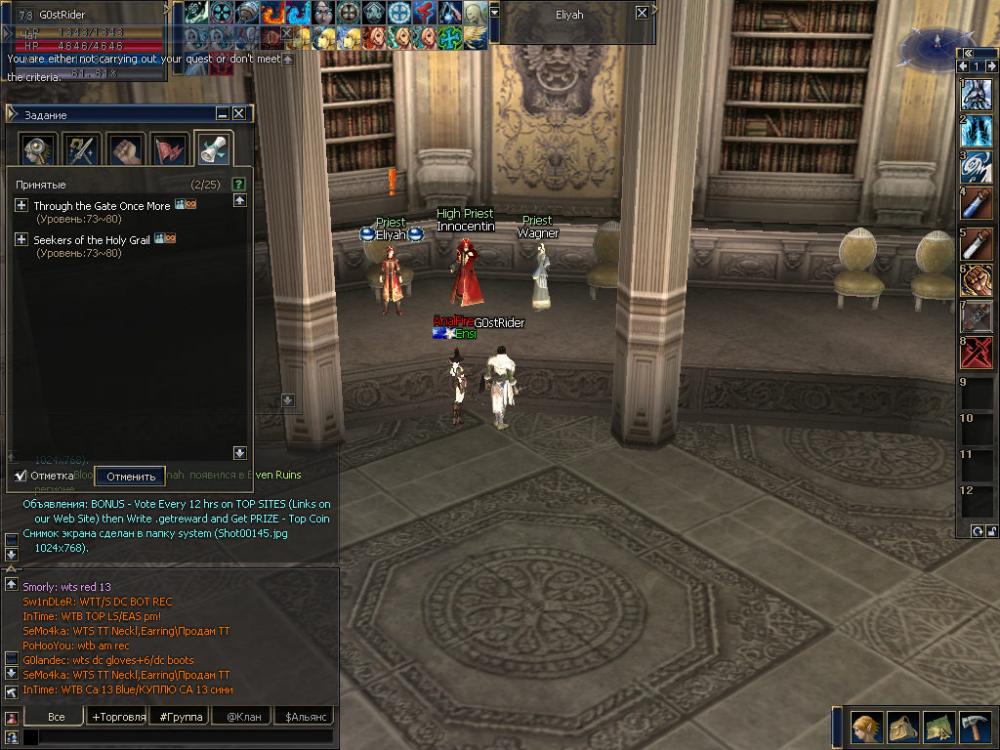Switch to the magnifying glass quest tab

click(x=38, y=150)
